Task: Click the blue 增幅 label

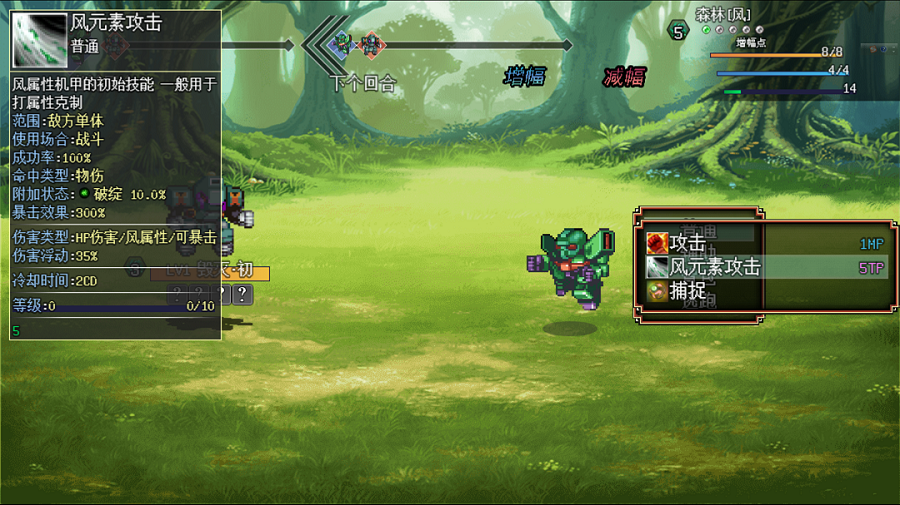Action: 525,76
